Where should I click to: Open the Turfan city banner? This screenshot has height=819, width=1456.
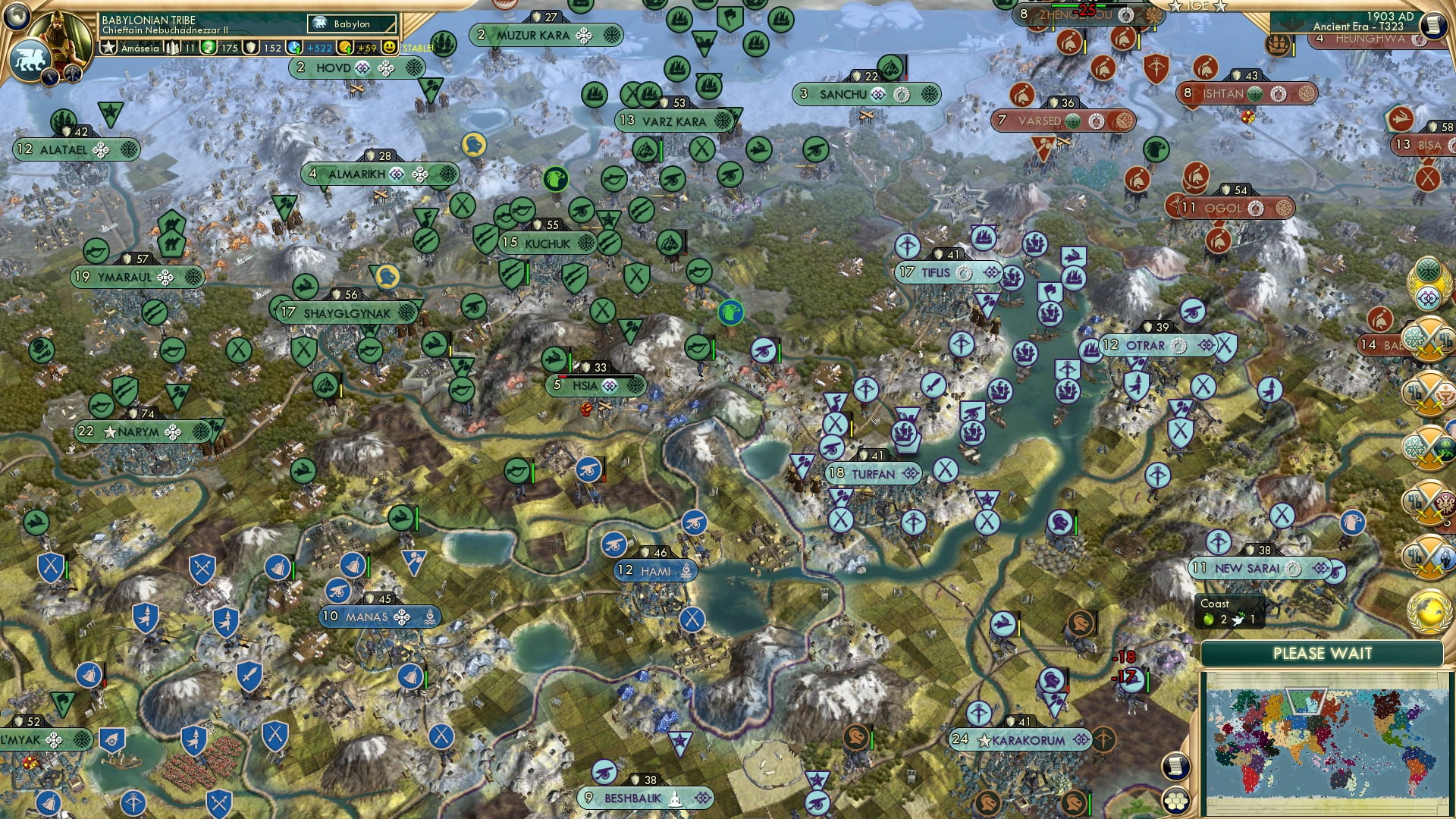click(874, 472)
